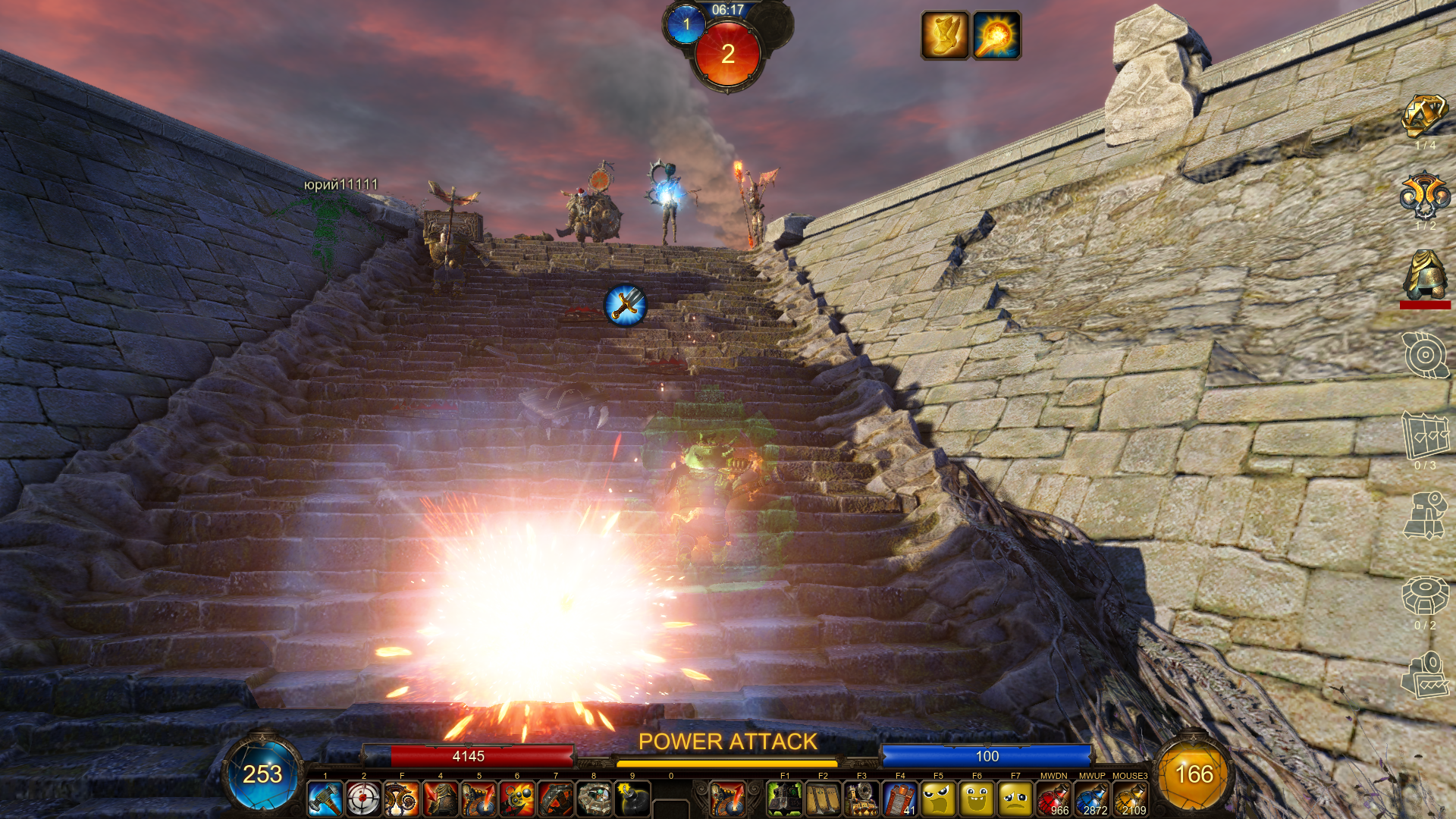Deploy the gem-studded mine in slot 8
This screenshot has width=1456, height=819.
(x=594, y=799)
